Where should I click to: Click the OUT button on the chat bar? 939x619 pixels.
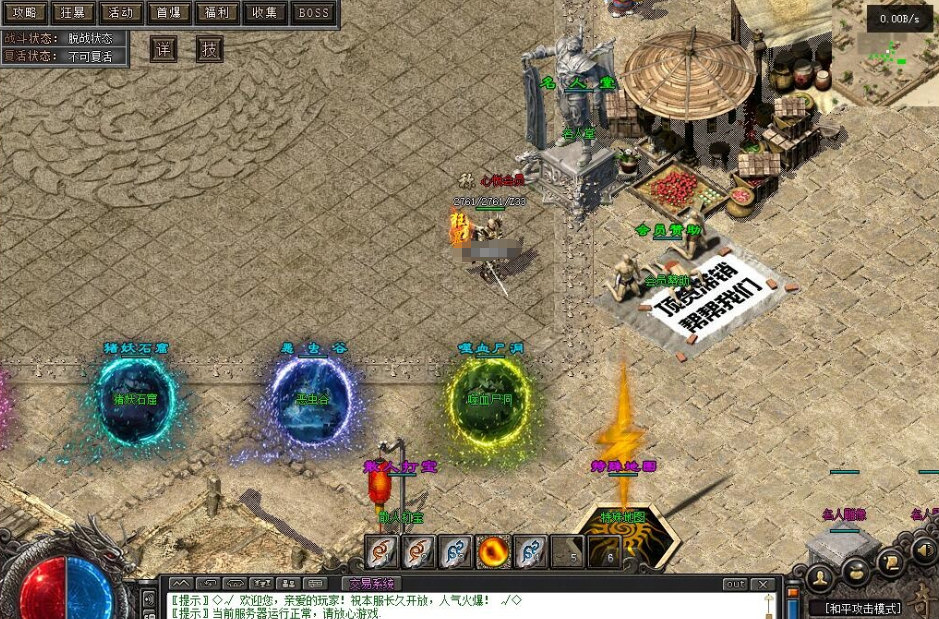(x=735, y=584)
